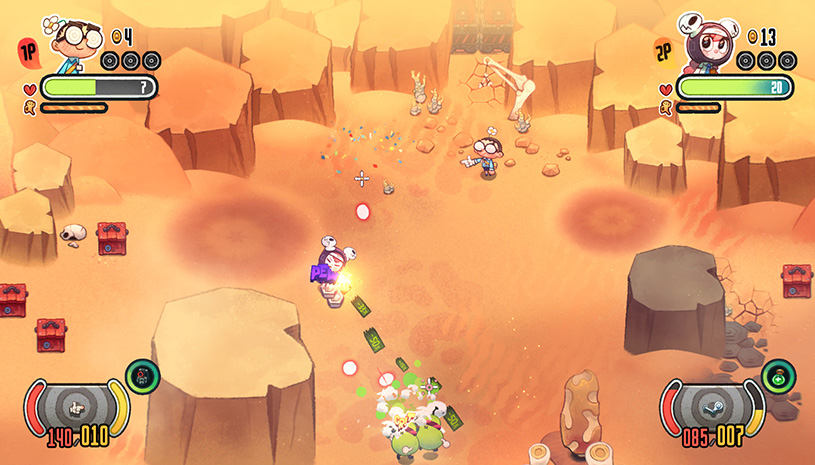Activate player two's green potion ability icon
The width and height of the screenshot is (815, 465).
(777, 377)
